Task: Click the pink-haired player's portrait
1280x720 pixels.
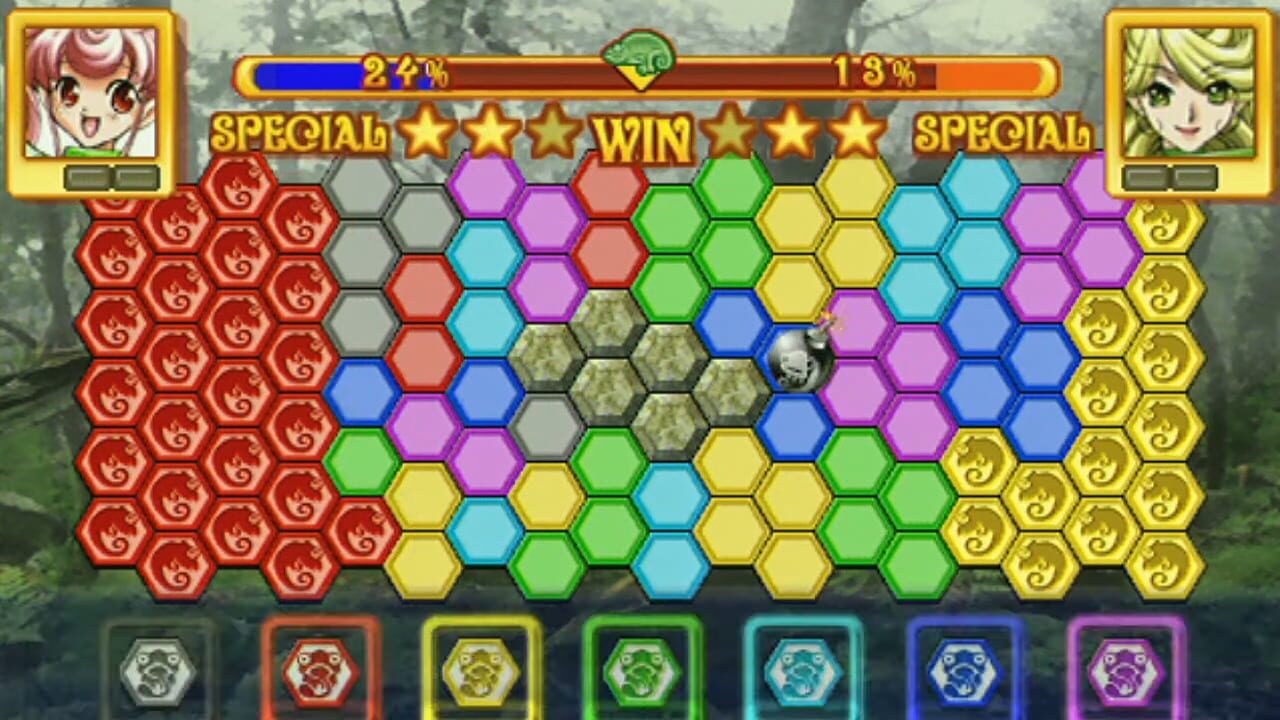Action: tap(88, 90)
